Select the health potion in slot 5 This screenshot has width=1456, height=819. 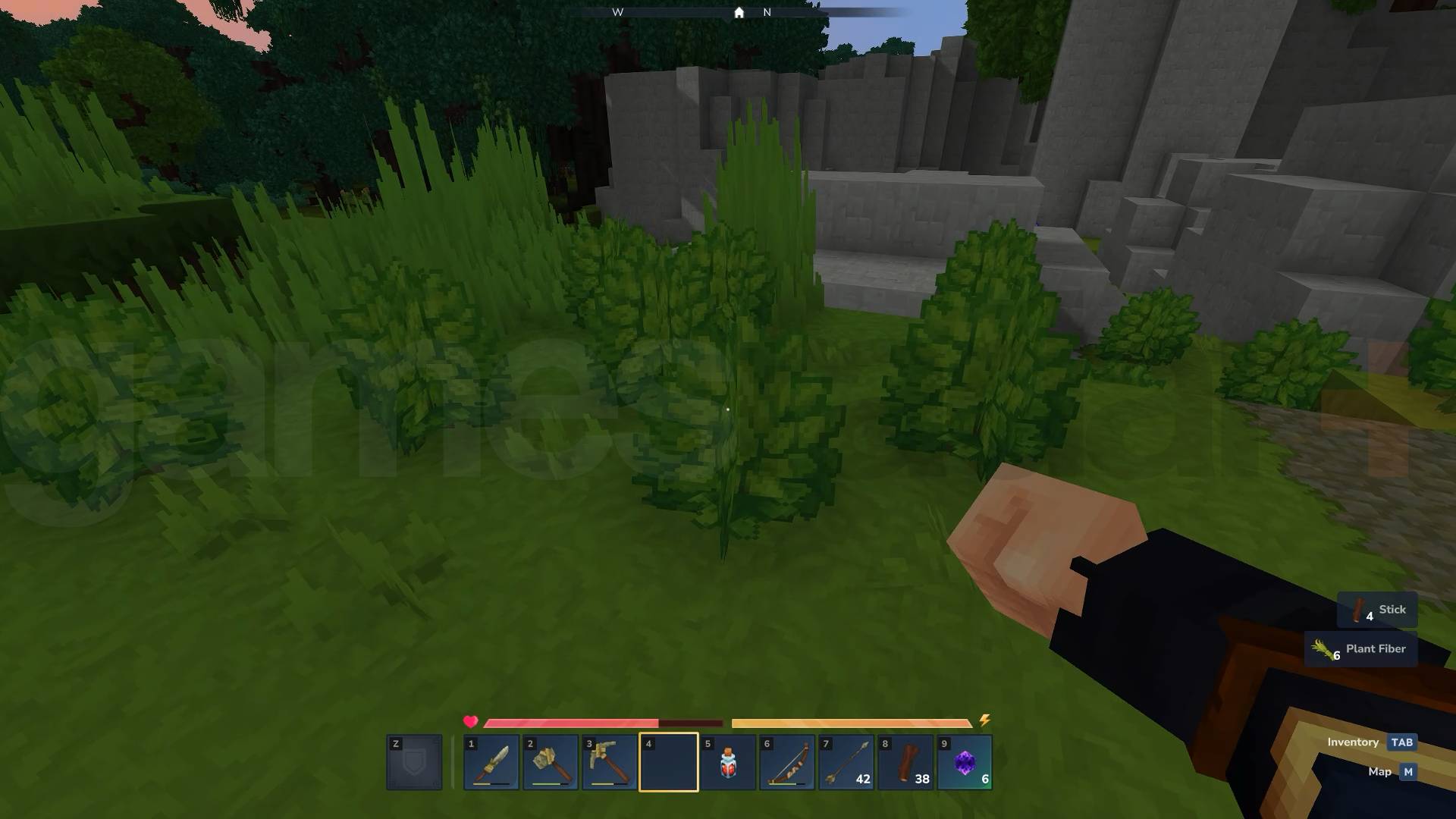tap(726, 762)
